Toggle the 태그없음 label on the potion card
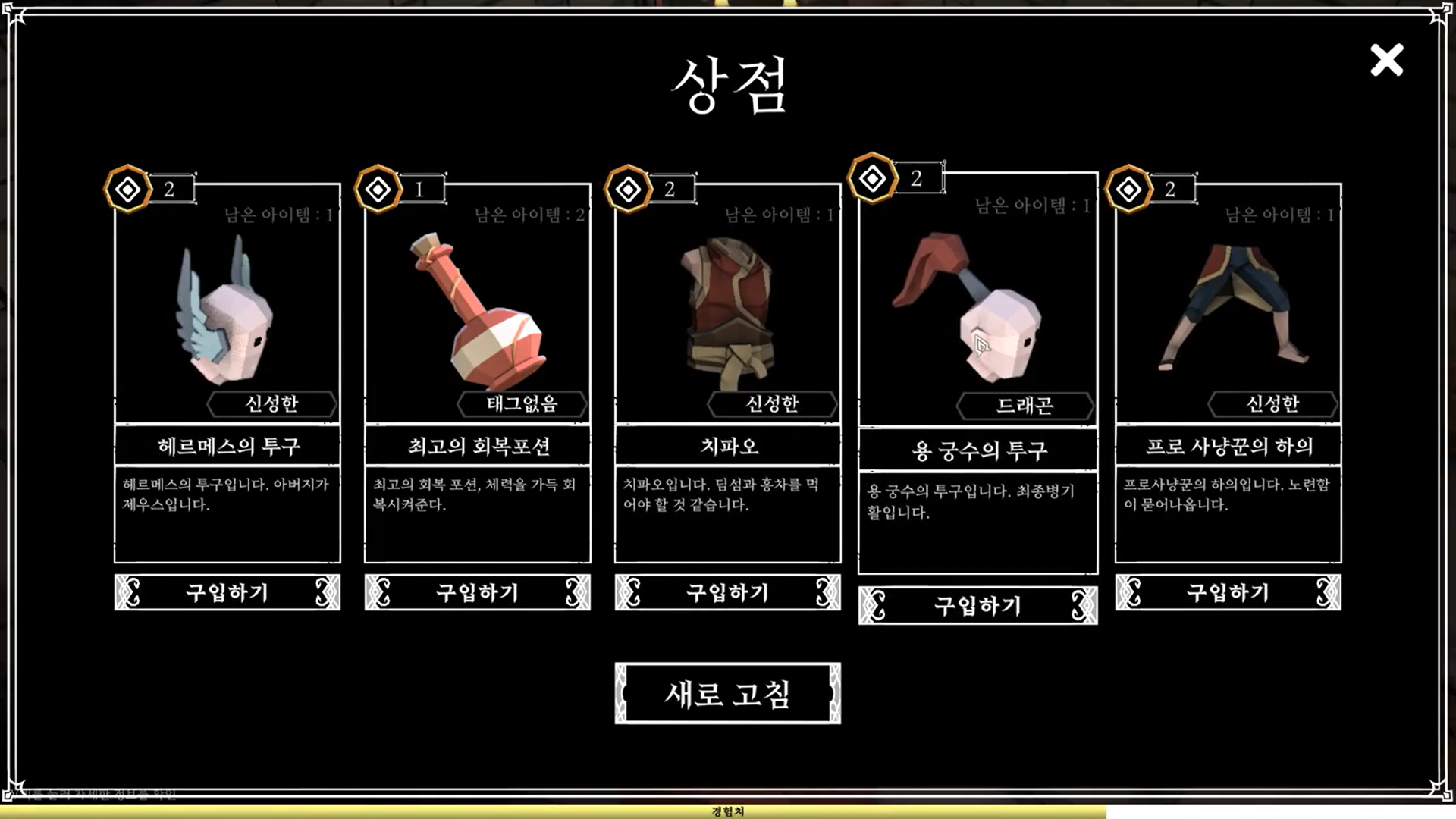This screenshot has height=819, width=1456. 522,403
